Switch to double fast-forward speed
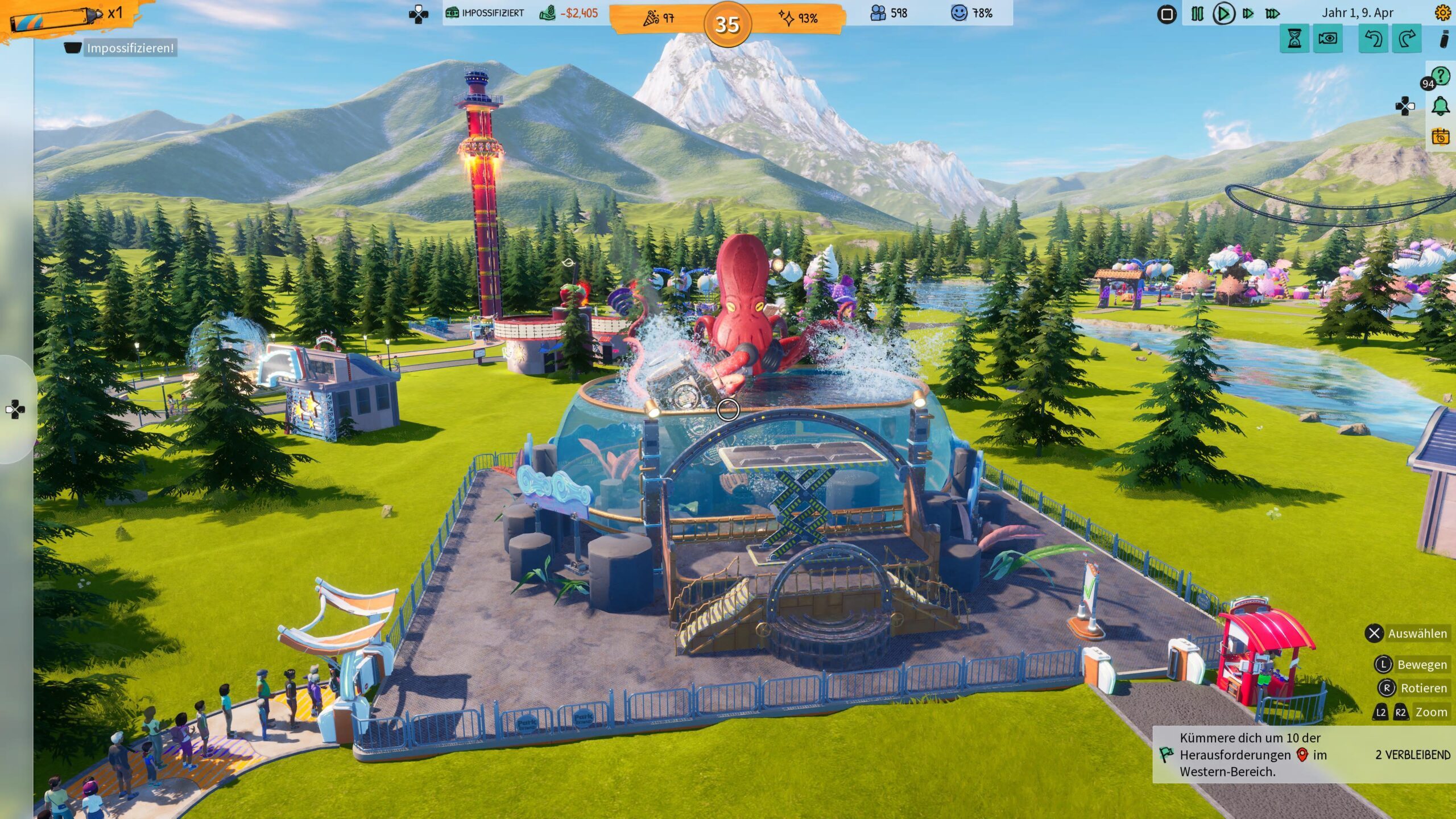Screen dimensions: 1456x819 coord(1248,14)
